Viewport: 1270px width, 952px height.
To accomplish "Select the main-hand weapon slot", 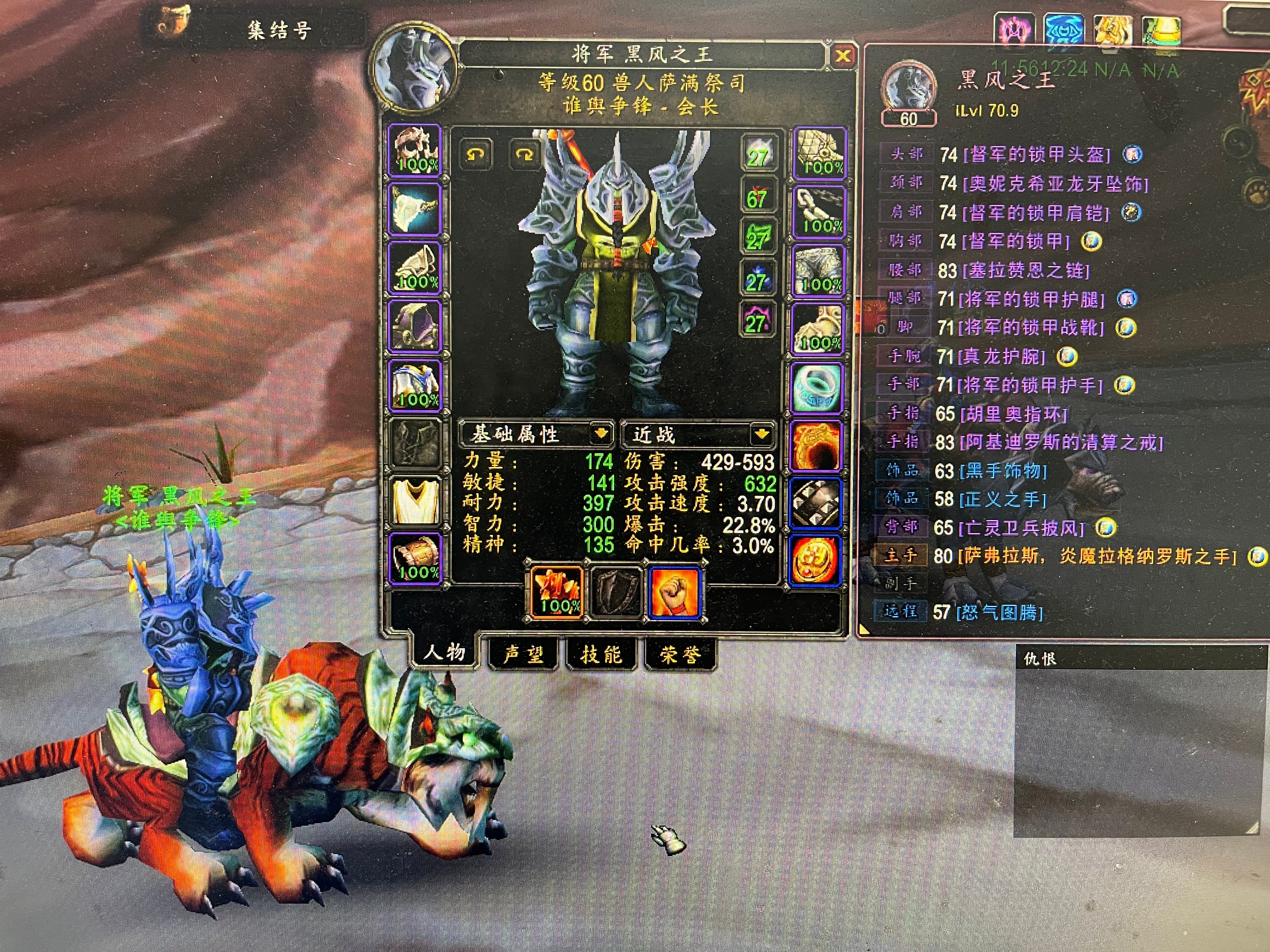I will coord(556,591).
